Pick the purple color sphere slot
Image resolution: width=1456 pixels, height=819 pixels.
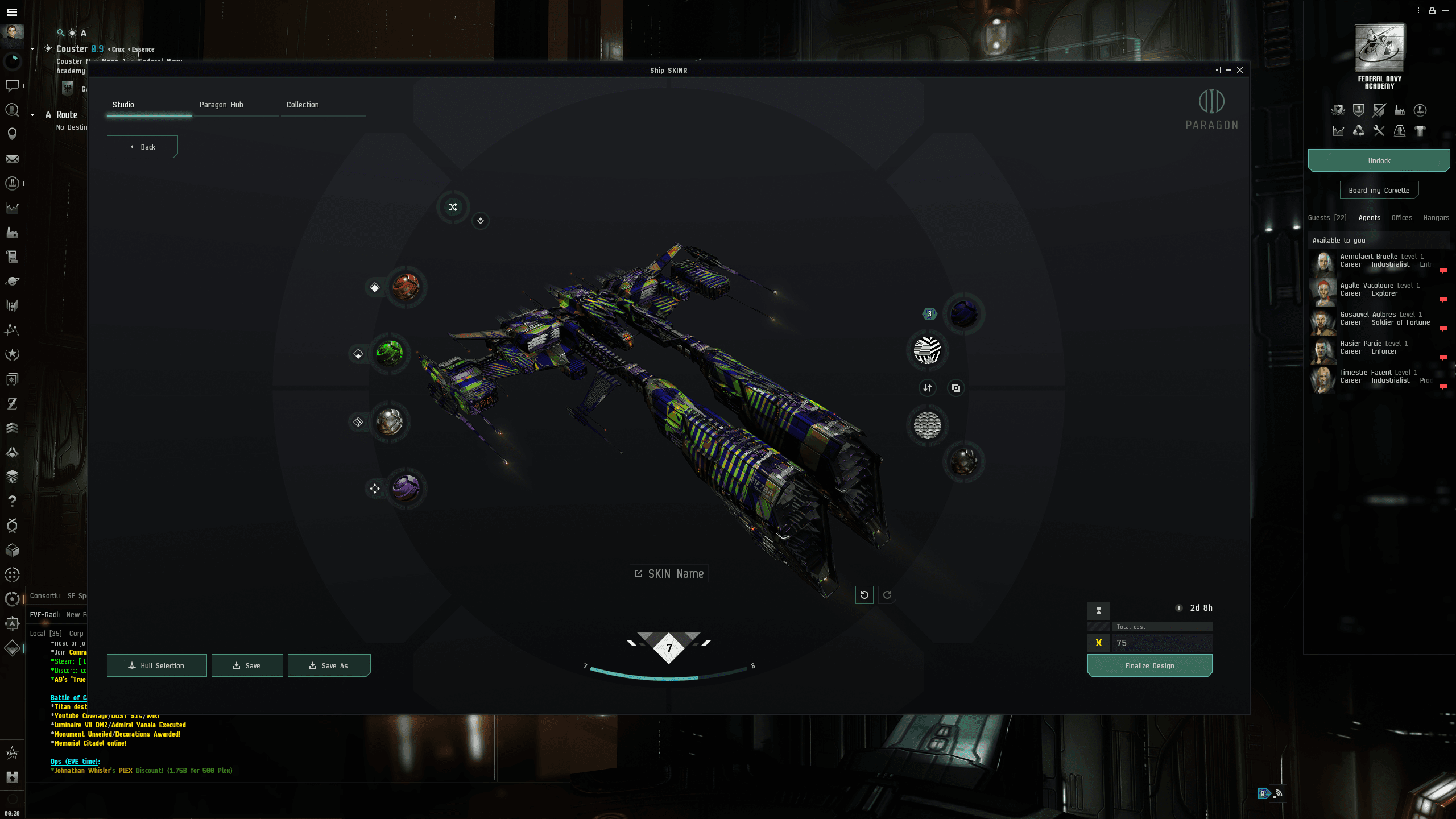pyautogui.click(x=406, y=488)
